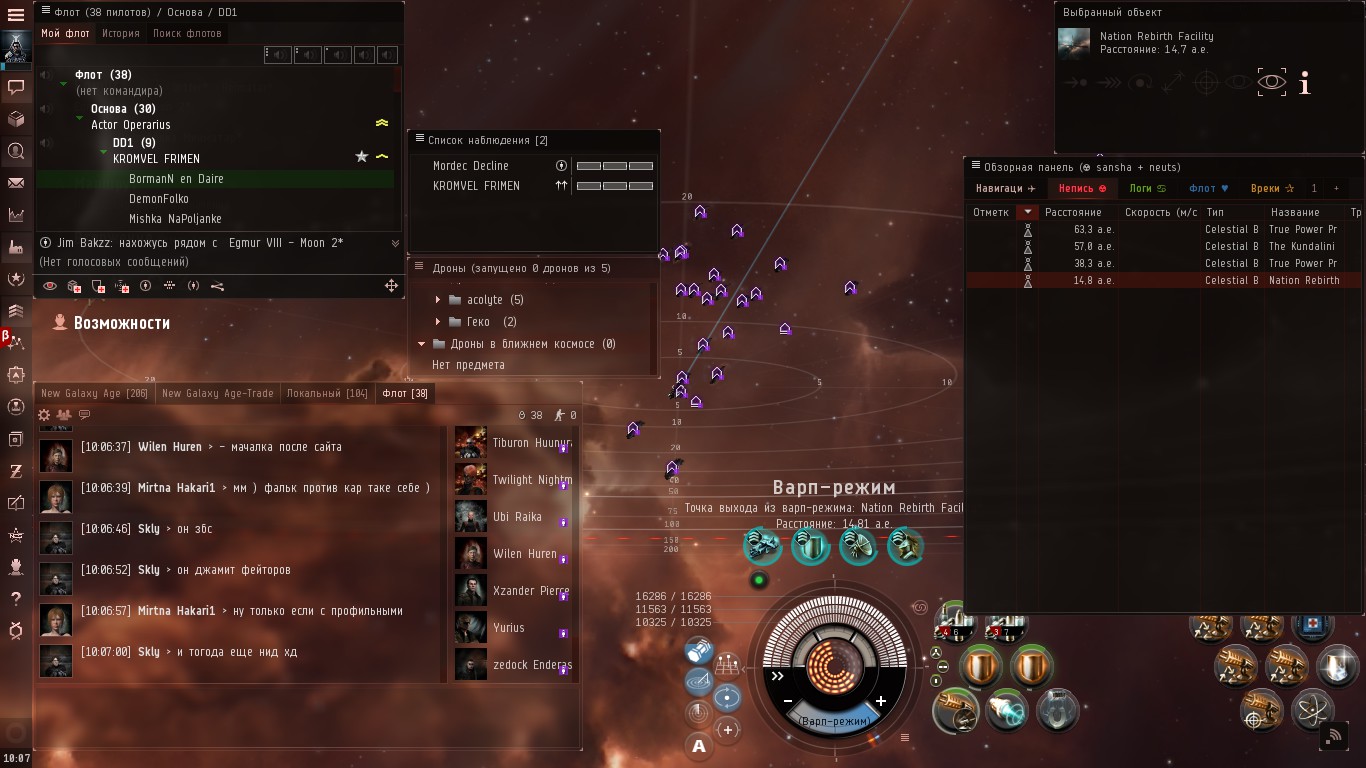Click the orbit icon in the selected item panel
Screen dimensions: 1366x768
pyautogui.click(x=1138, y=83)
